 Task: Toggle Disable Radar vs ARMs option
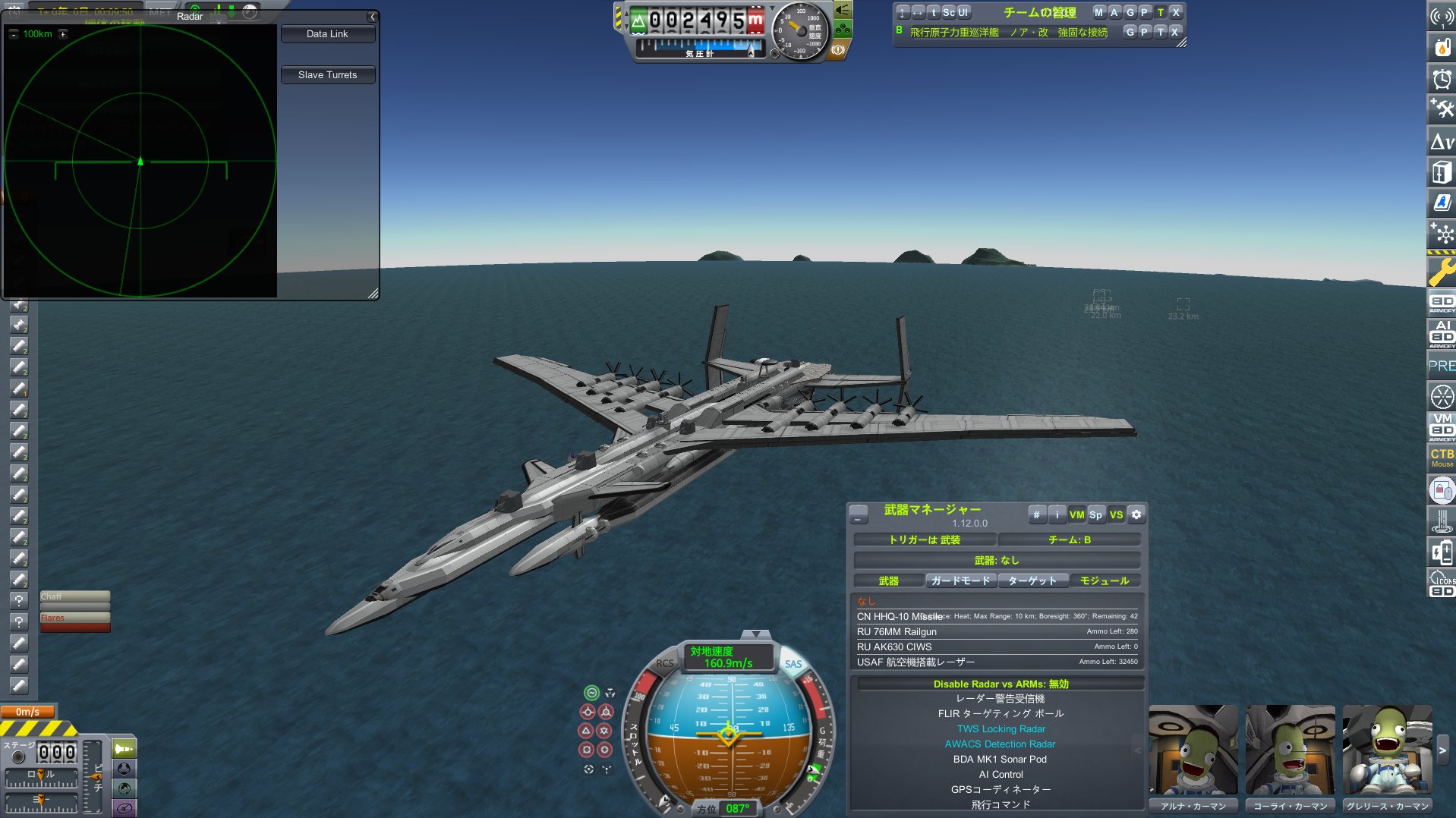(1000, 684)
